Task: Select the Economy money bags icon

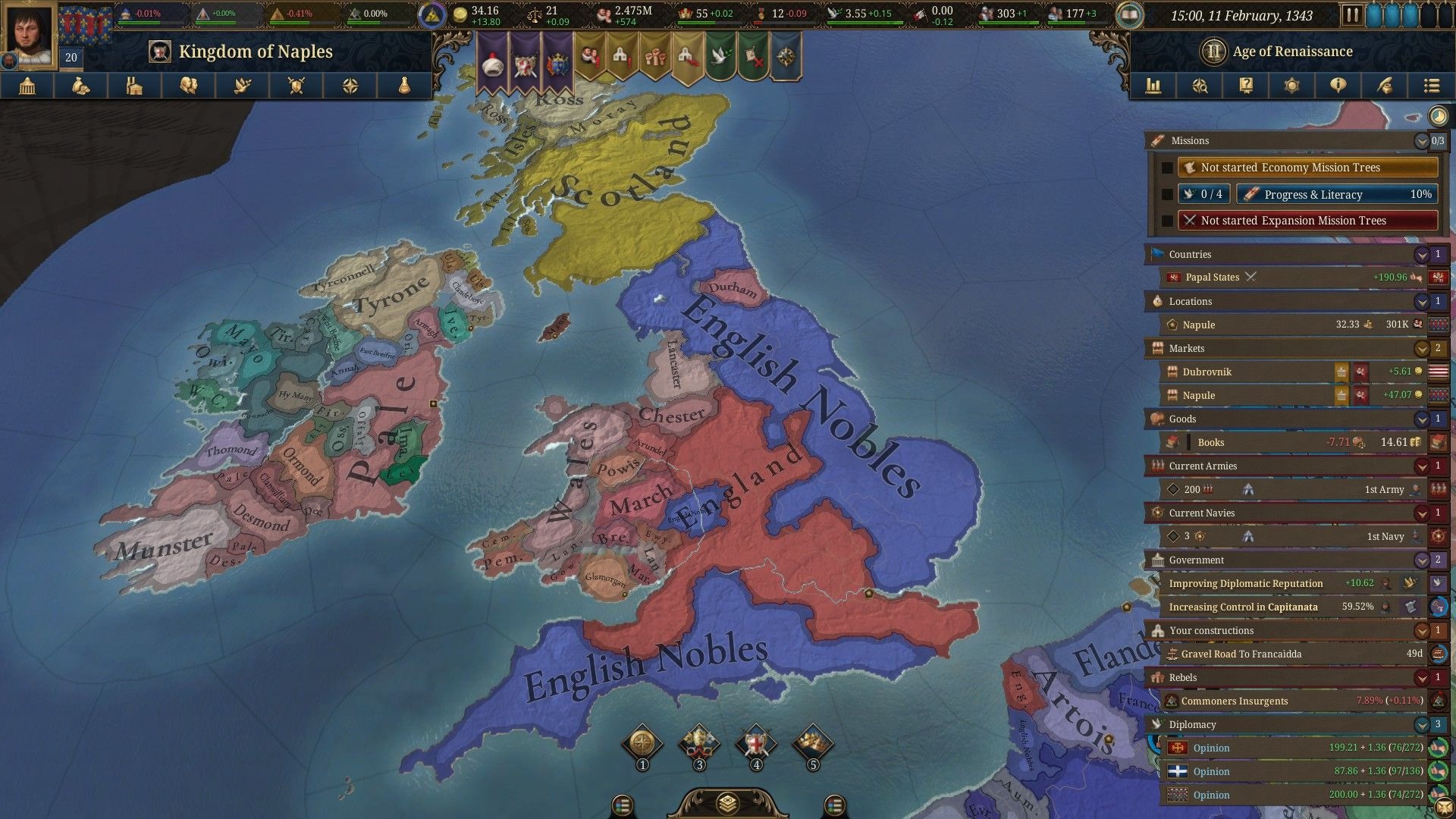Action: [81, 86]
